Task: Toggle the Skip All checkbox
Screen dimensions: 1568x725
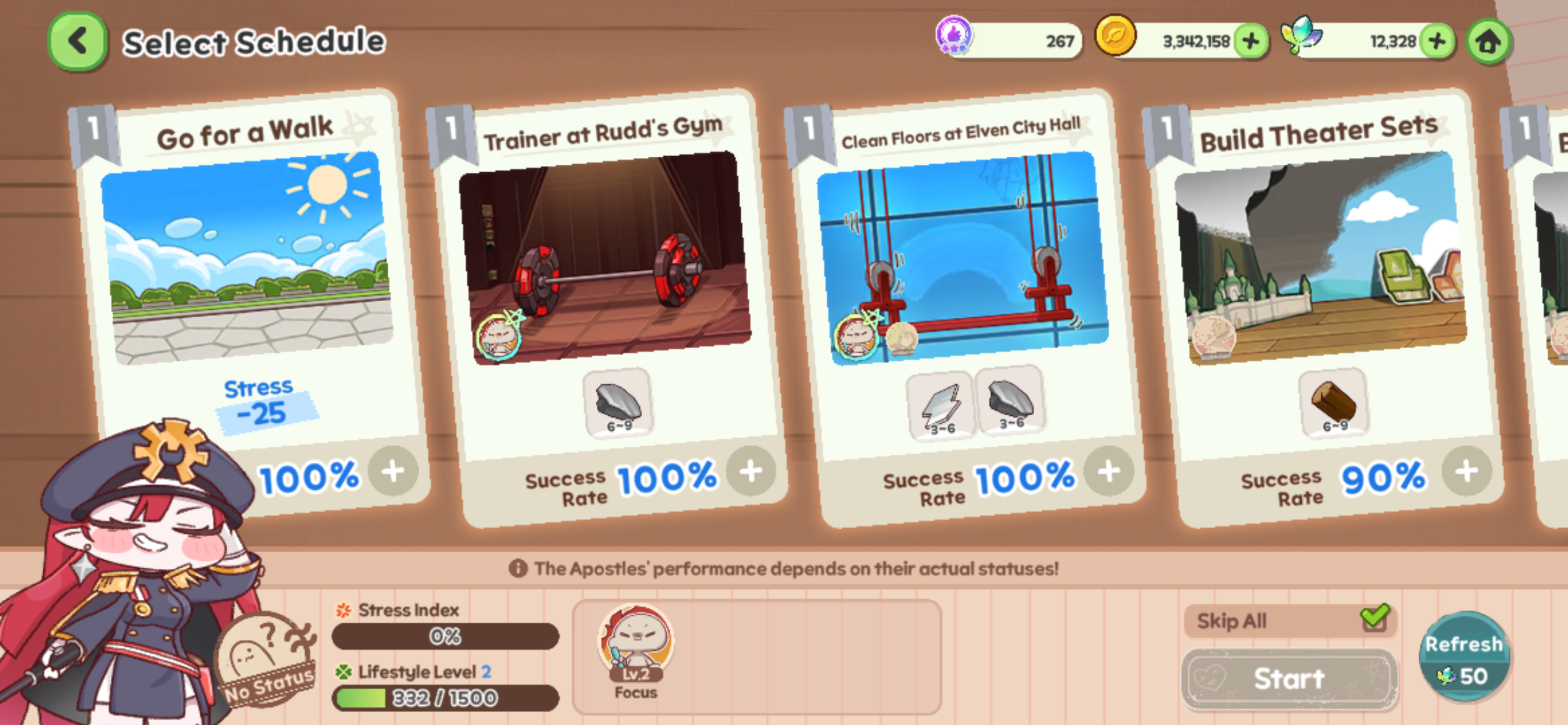Action: pyautogui.click(x=1375, y=618)
